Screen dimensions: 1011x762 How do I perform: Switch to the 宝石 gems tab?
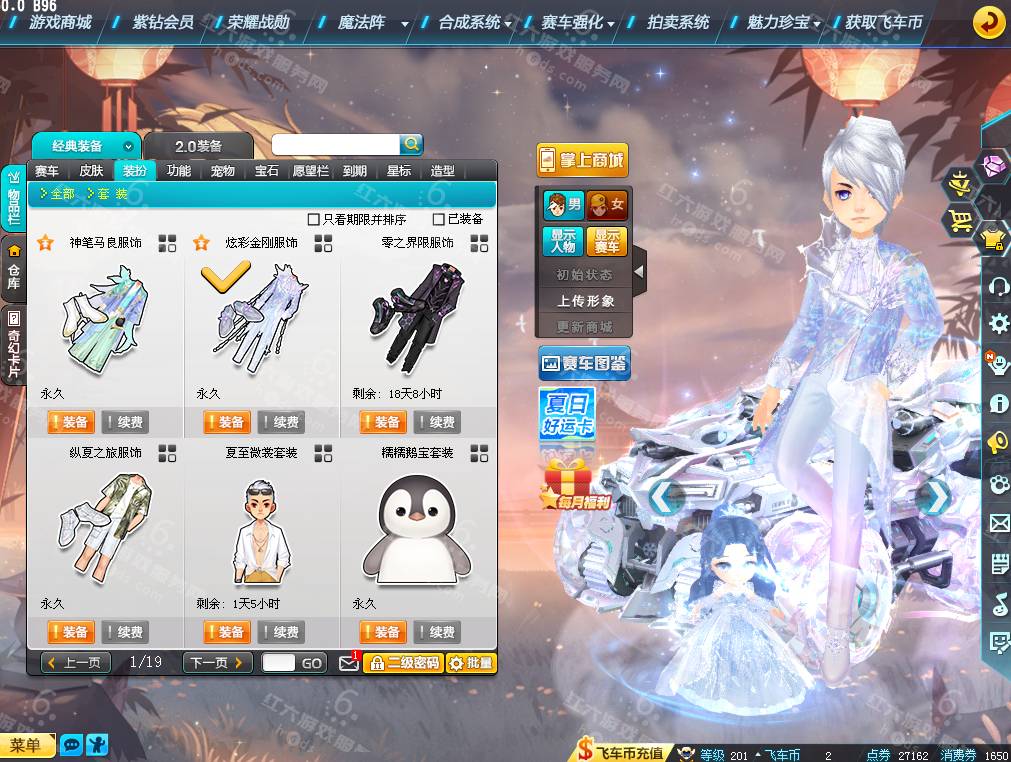266,171
